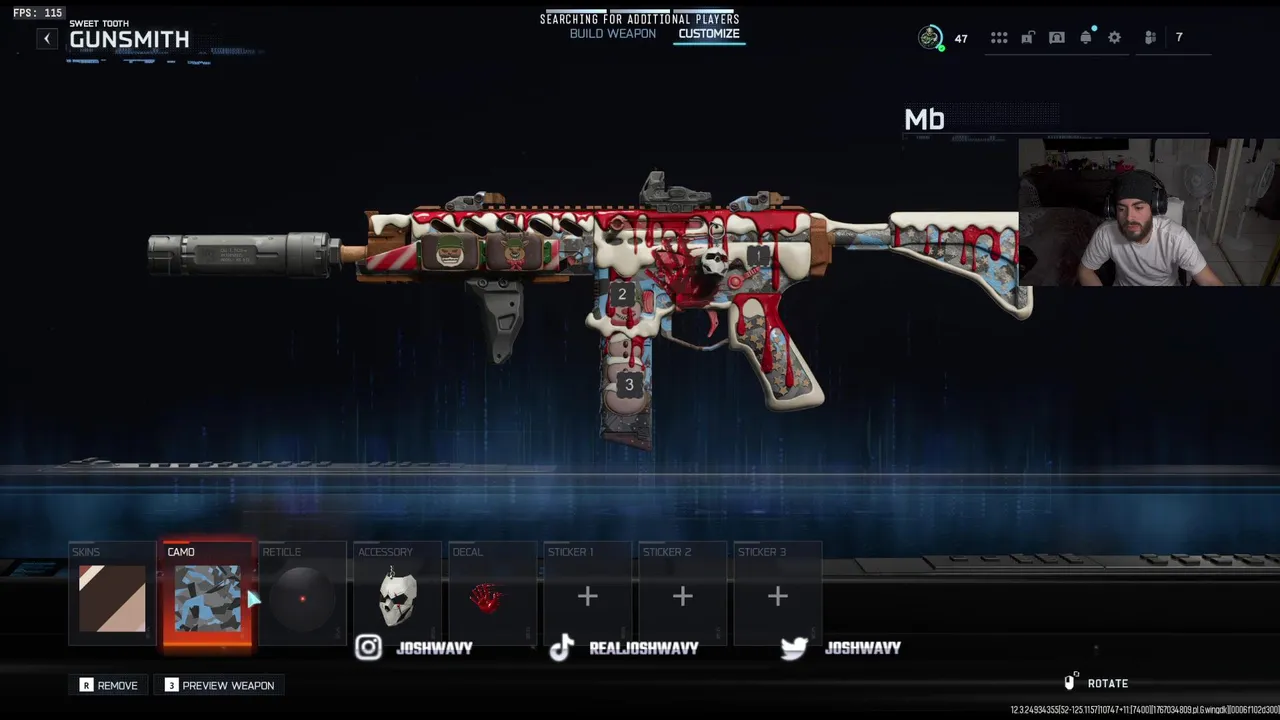Open the settings gear icon
The width and height of the screenshot is (1280, 720).
[x=1114, y=38]
